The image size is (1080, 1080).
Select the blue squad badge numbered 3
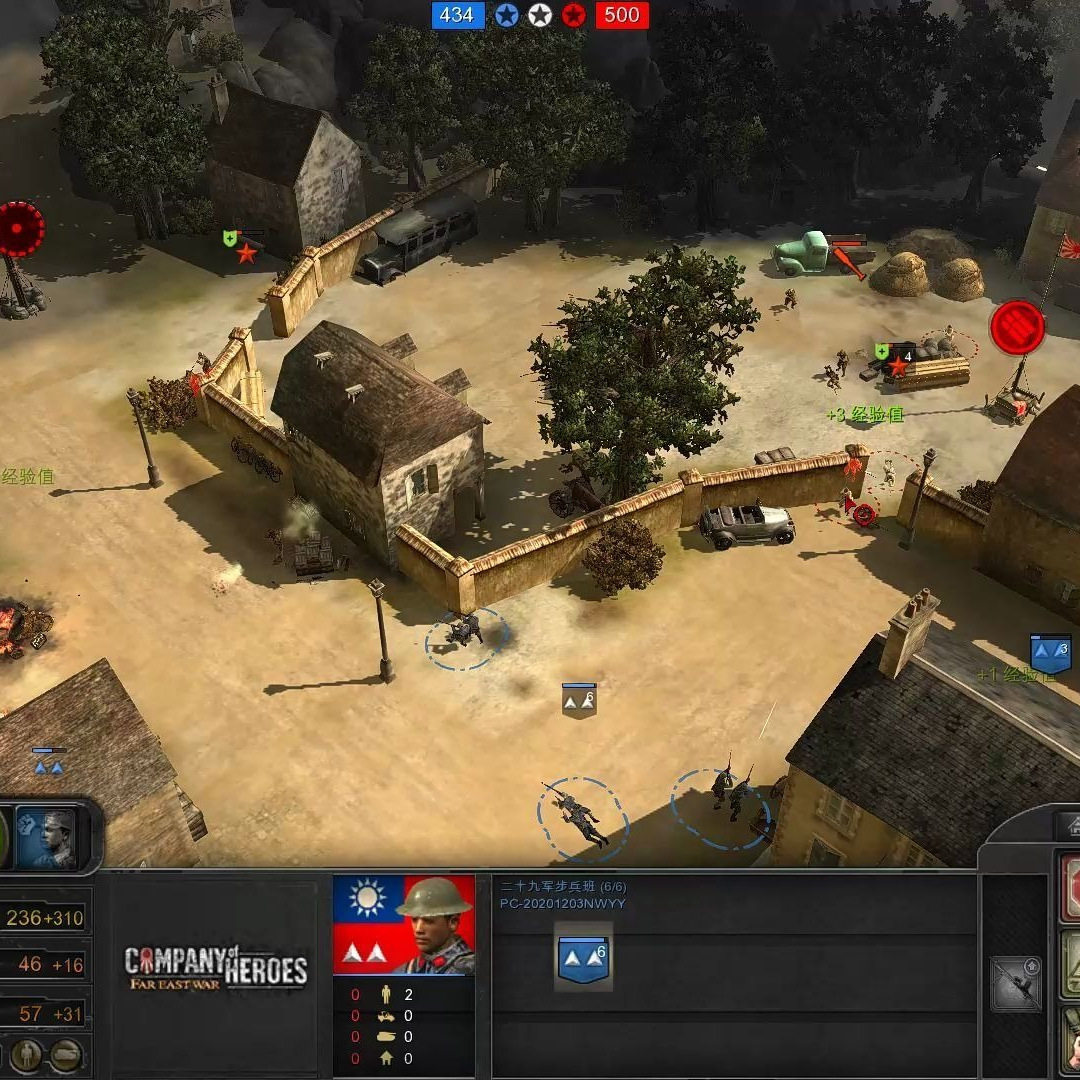1050,653
